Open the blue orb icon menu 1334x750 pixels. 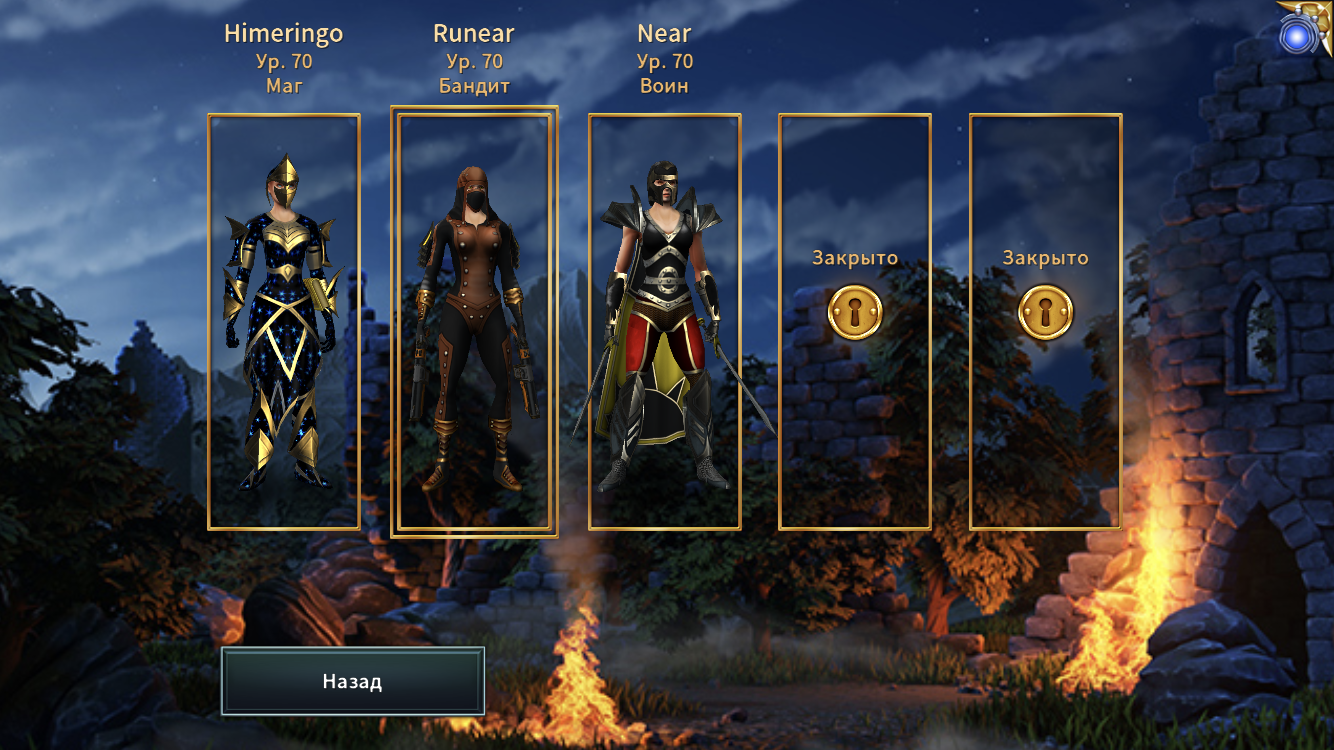pos(1298,37)
